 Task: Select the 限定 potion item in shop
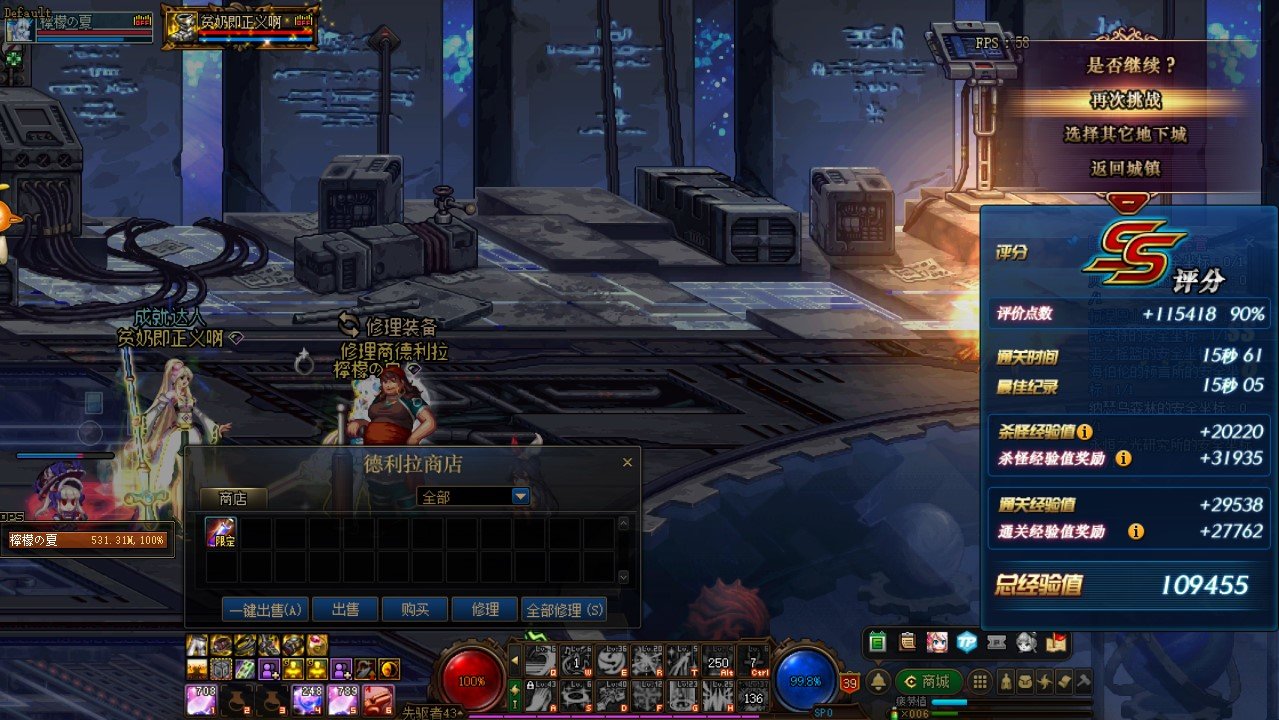click(x=221, y=532)
